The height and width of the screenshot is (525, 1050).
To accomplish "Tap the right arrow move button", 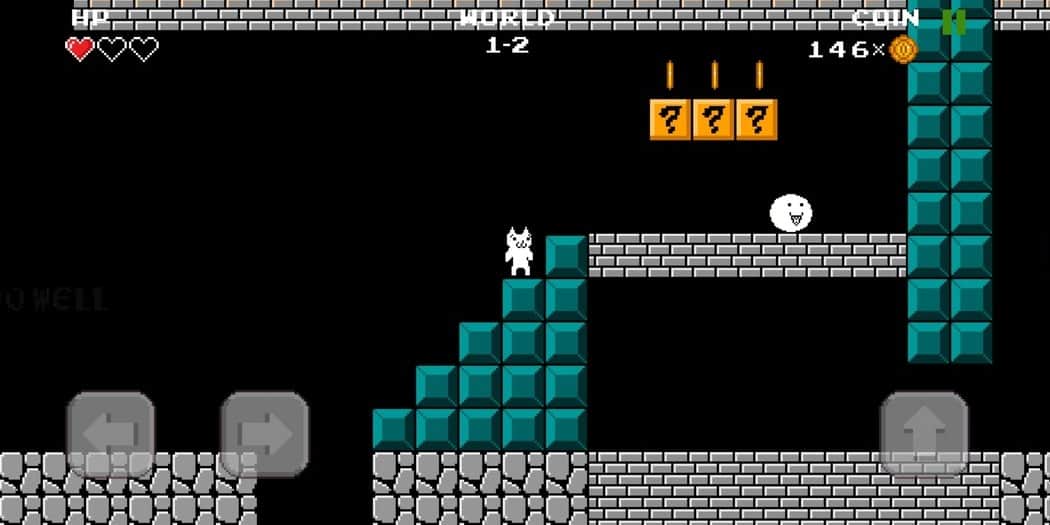I will tap(264, 434).
